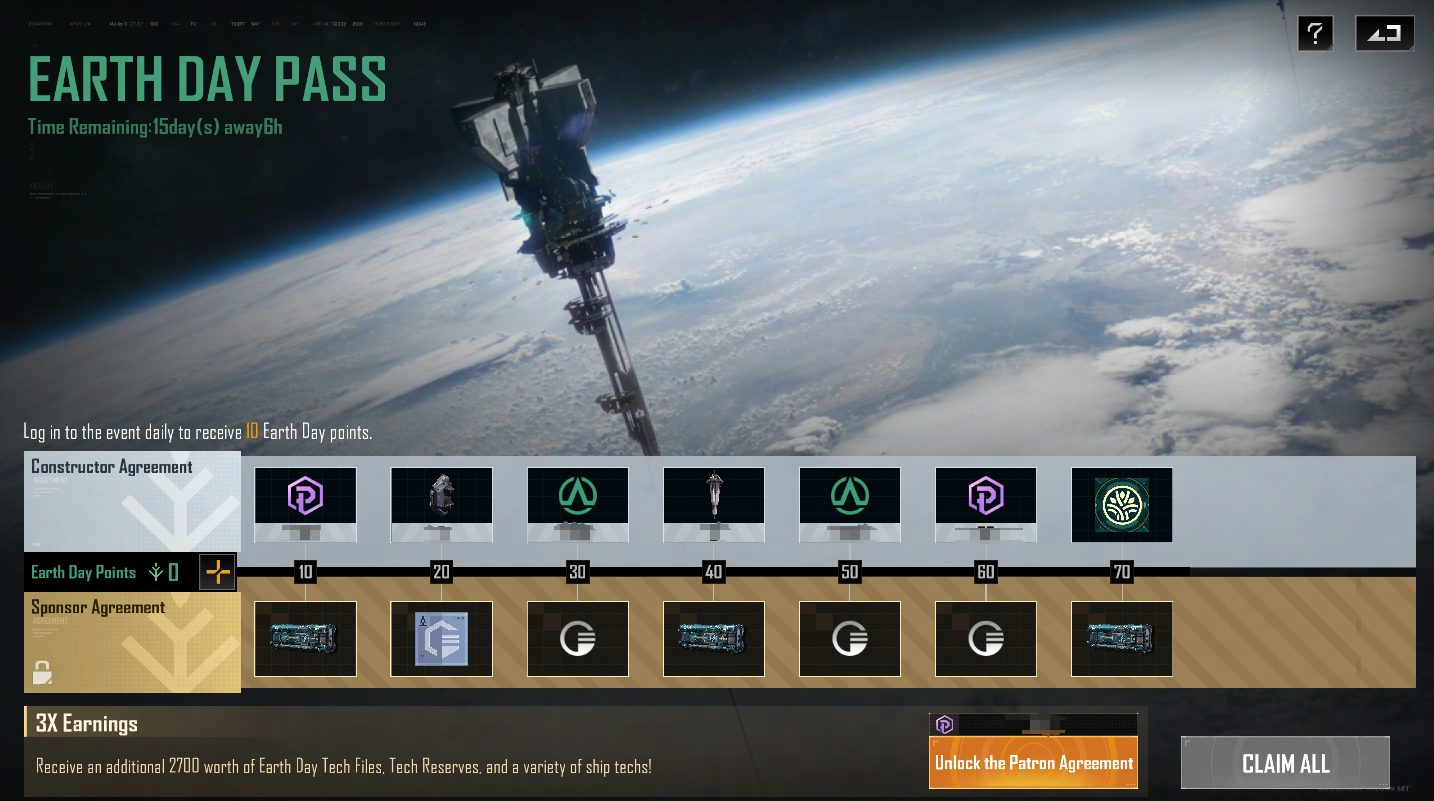View the Sponsor crate reward at 70 points

(1121, 639)
